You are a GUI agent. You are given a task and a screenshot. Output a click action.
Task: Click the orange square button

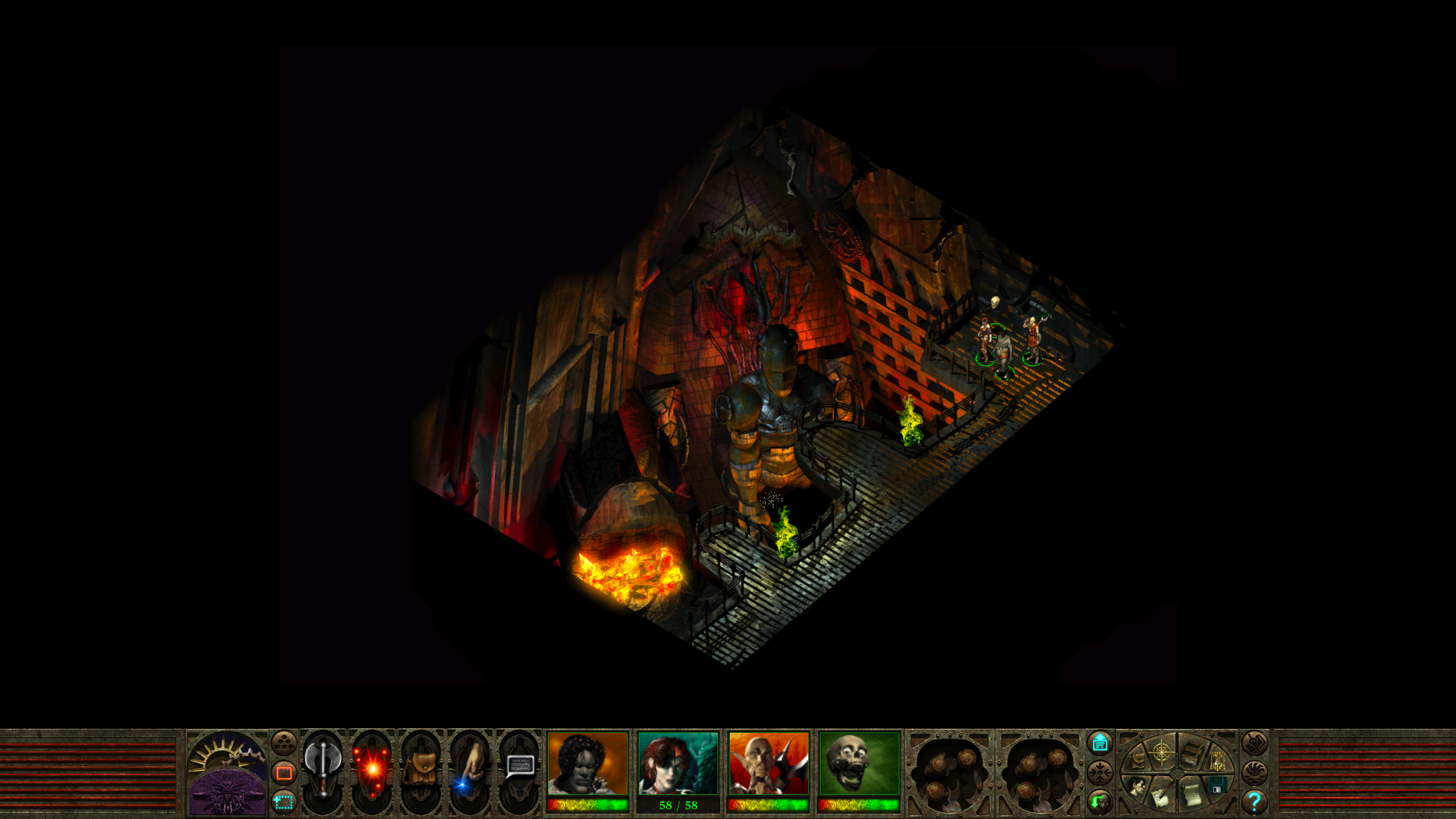coord(284,772)
